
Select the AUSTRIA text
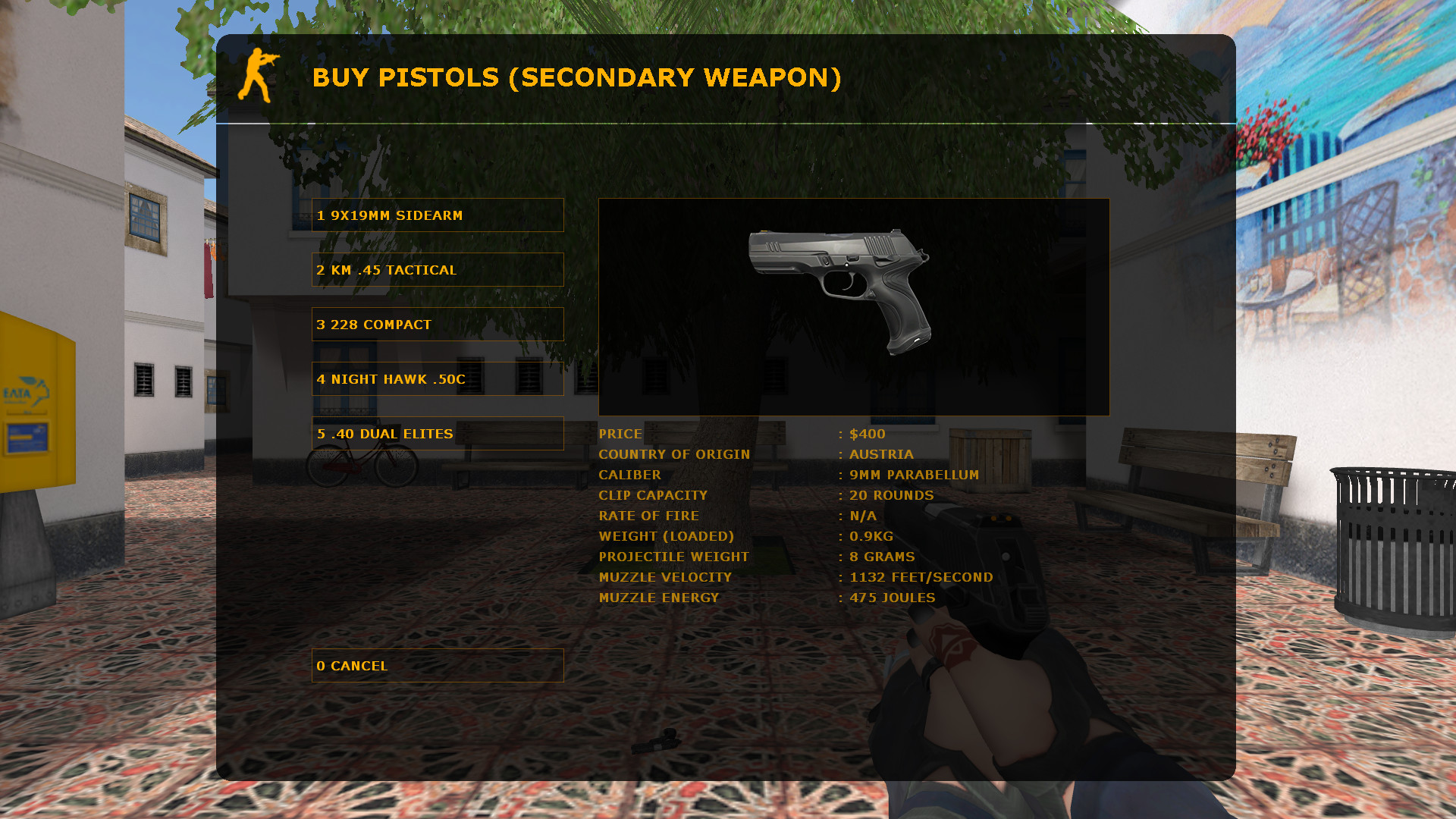(882, 454)
